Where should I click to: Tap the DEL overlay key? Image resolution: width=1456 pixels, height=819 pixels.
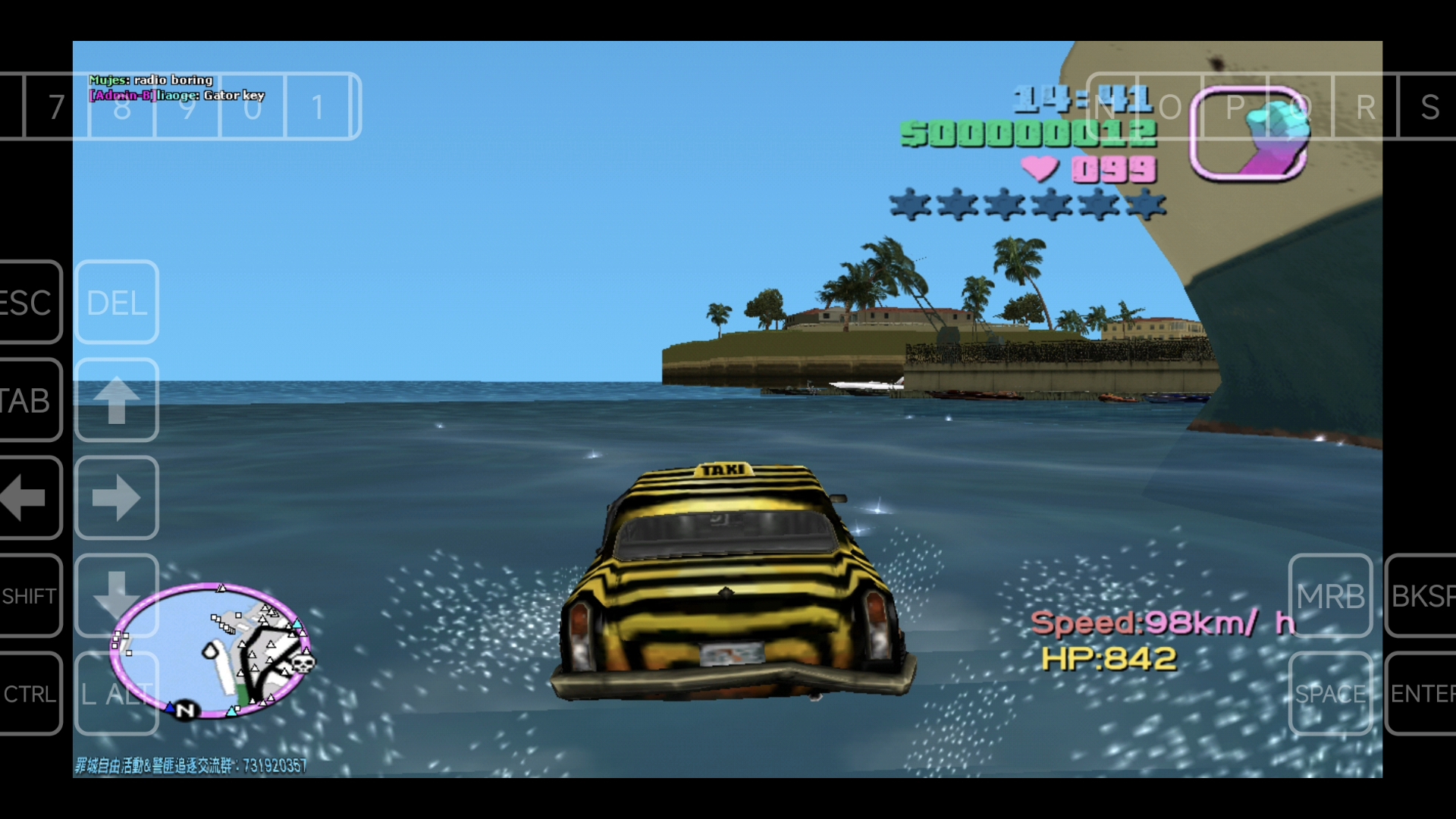117,303
